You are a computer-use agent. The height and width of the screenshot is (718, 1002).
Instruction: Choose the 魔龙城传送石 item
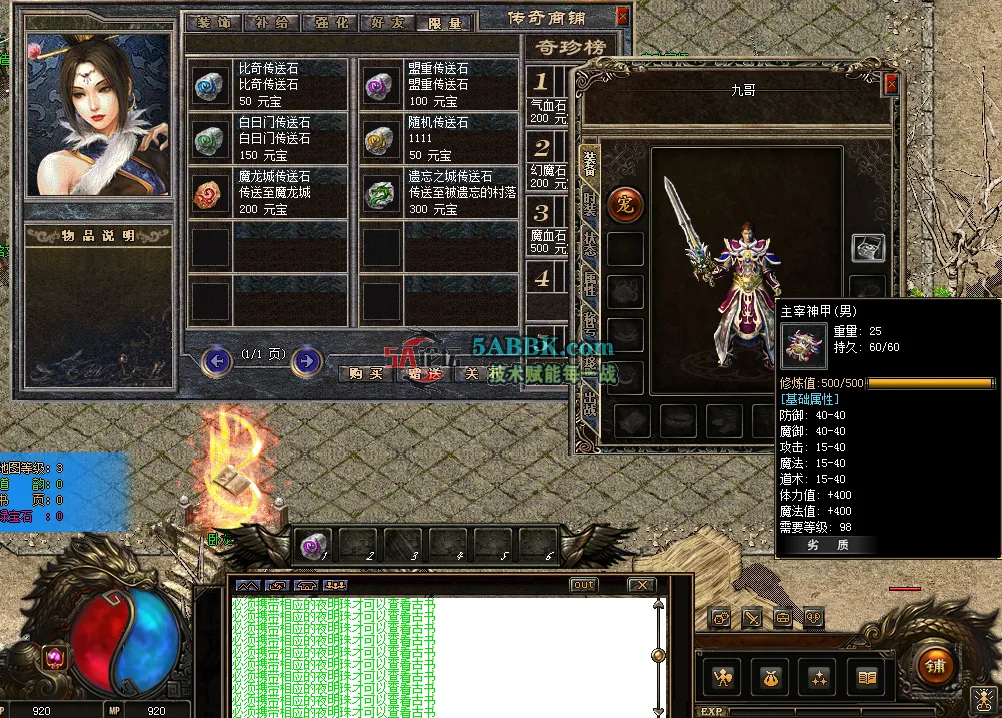[x=267, y=192]
